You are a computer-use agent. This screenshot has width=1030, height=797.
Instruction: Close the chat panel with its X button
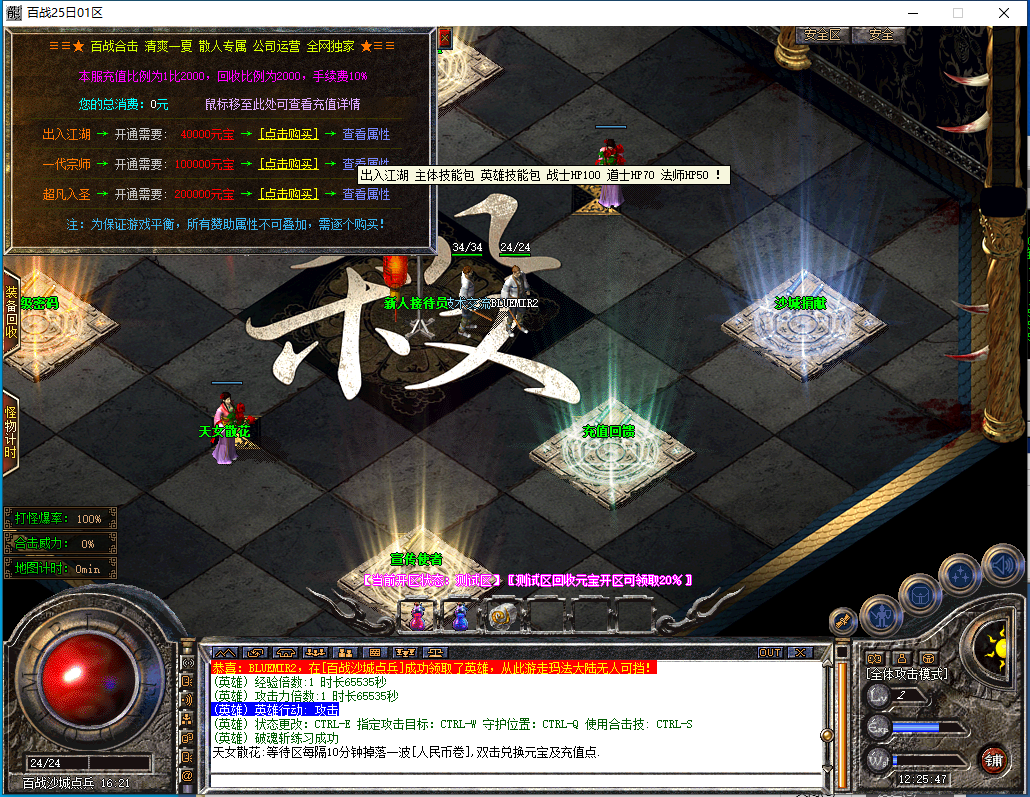799,652
